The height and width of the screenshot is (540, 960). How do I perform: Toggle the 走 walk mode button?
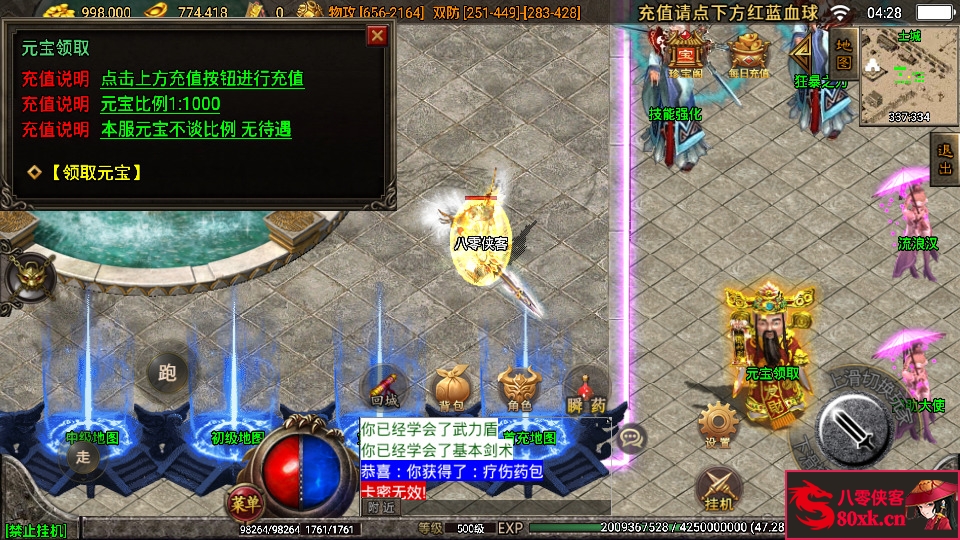[84, 457]
